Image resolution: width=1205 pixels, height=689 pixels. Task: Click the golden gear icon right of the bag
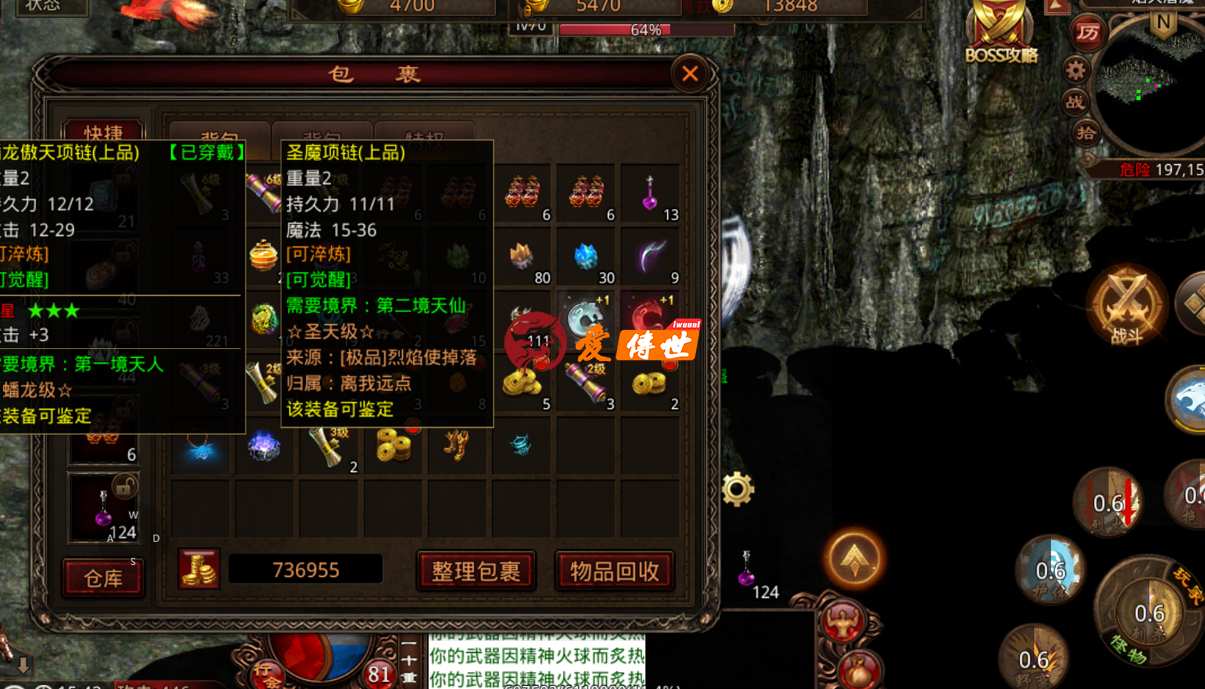(x=738, y=489)
